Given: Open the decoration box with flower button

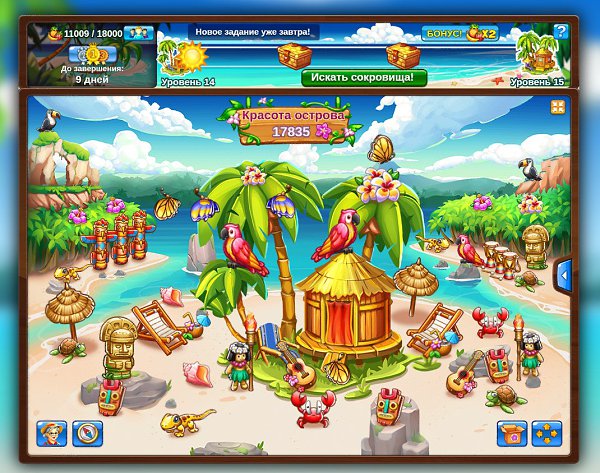Looking at the screenshot, I should click(x=512, y=433).
